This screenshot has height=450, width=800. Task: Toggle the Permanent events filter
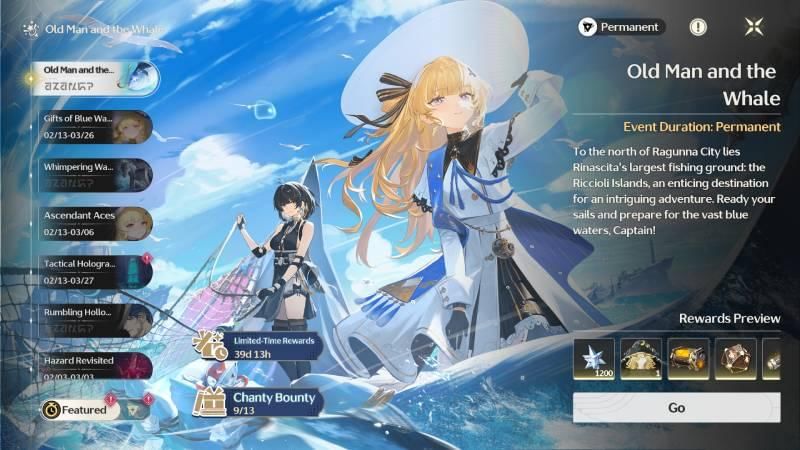621,27
